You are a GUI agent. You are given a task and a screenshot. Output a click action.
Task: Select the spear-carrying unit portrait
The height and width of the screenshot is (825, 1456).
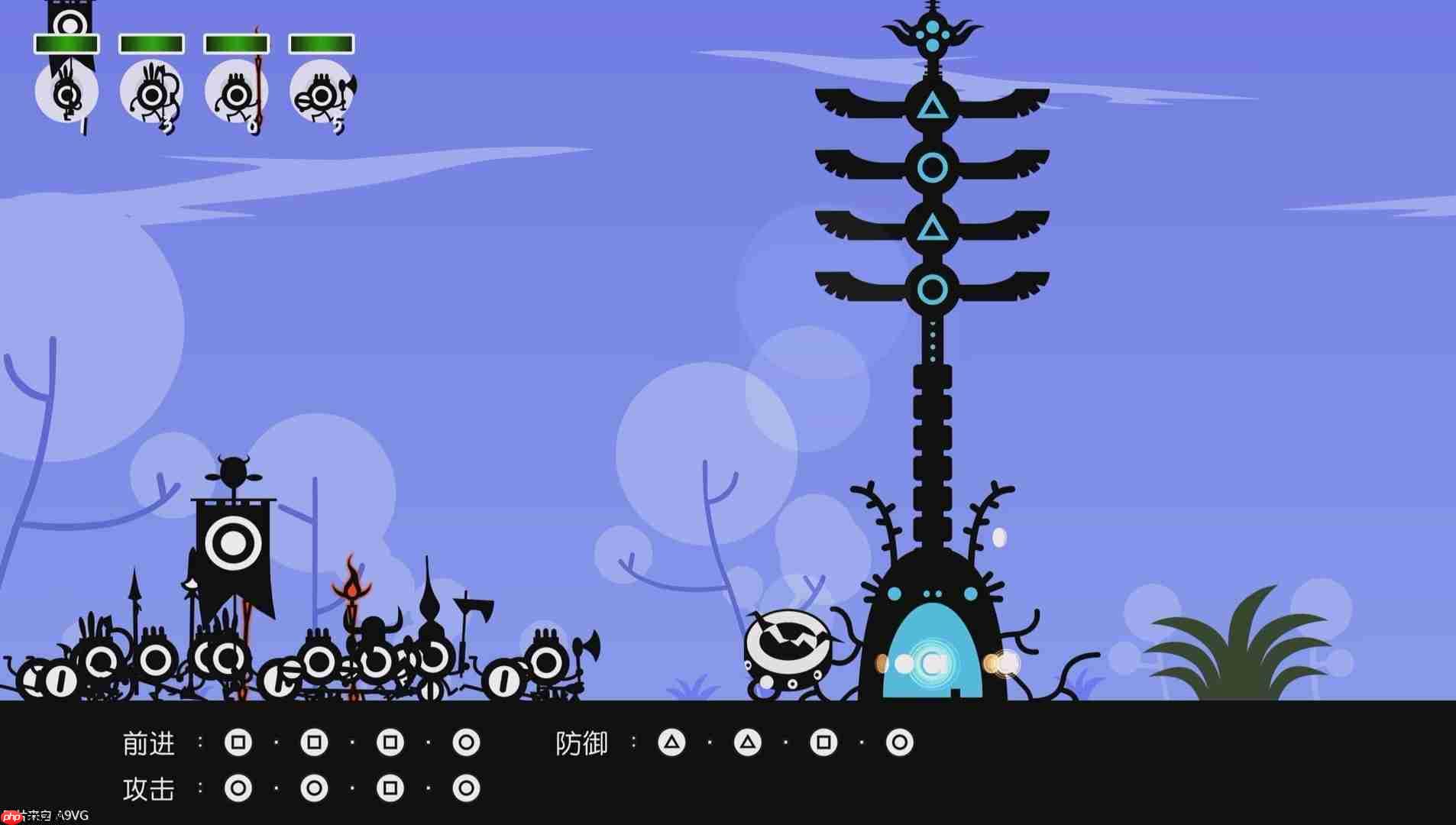pos(237,93)
